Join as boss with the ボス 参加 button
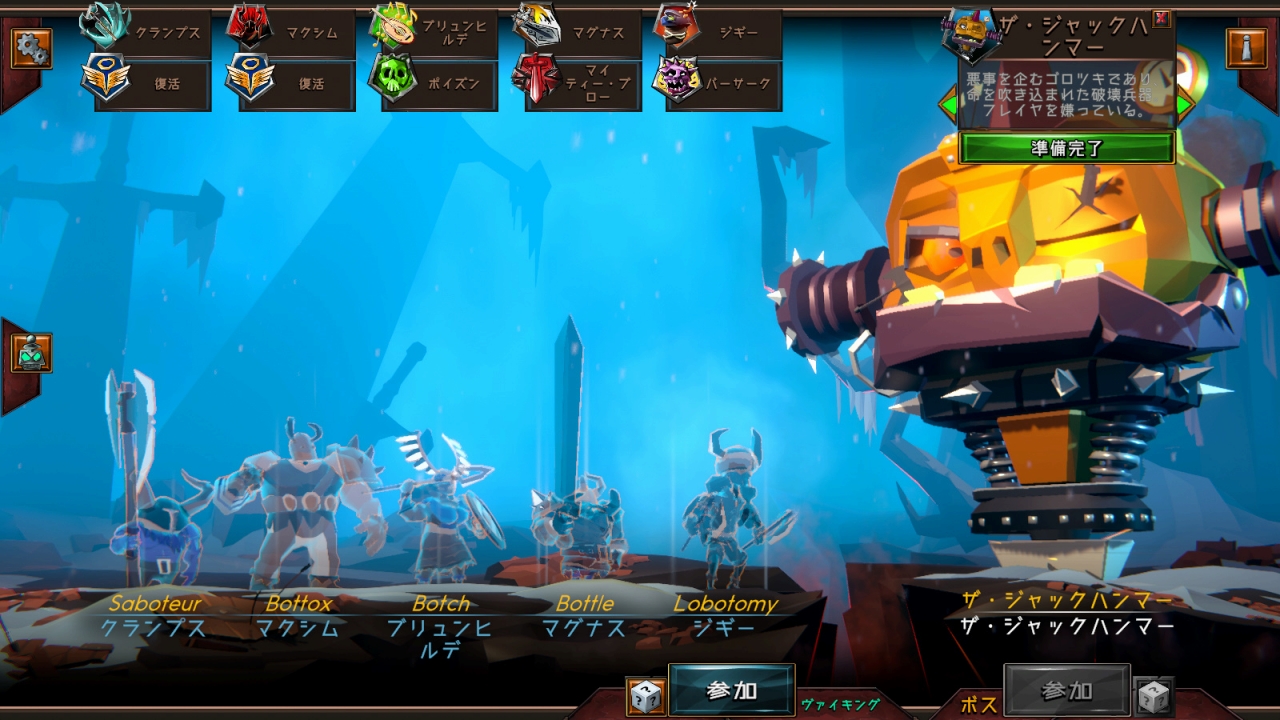This screenshot has height=720, width=1280. tap(1066, 690)
